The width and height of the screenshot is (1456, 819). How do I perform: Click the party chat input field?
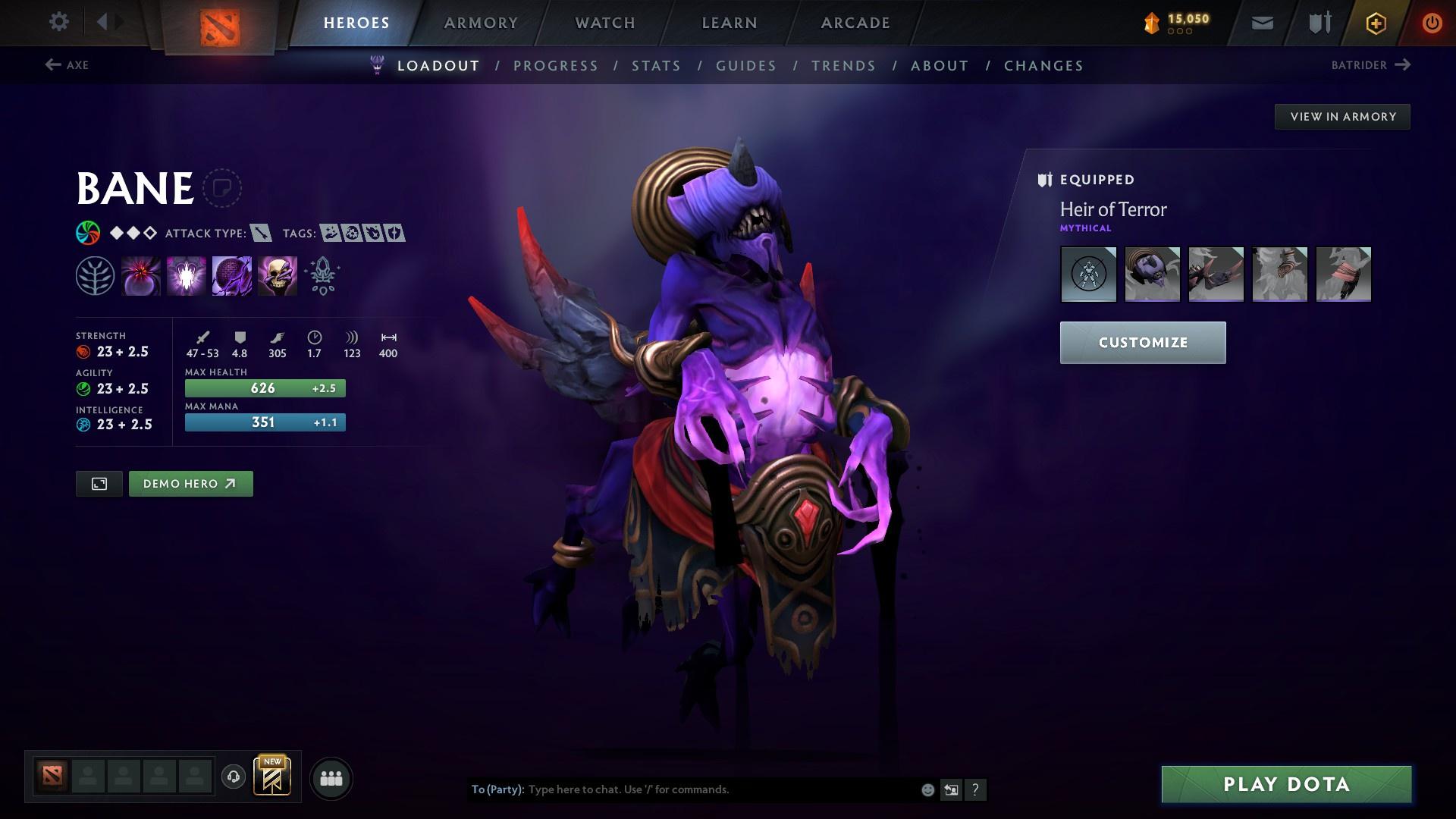click(682, 789)
